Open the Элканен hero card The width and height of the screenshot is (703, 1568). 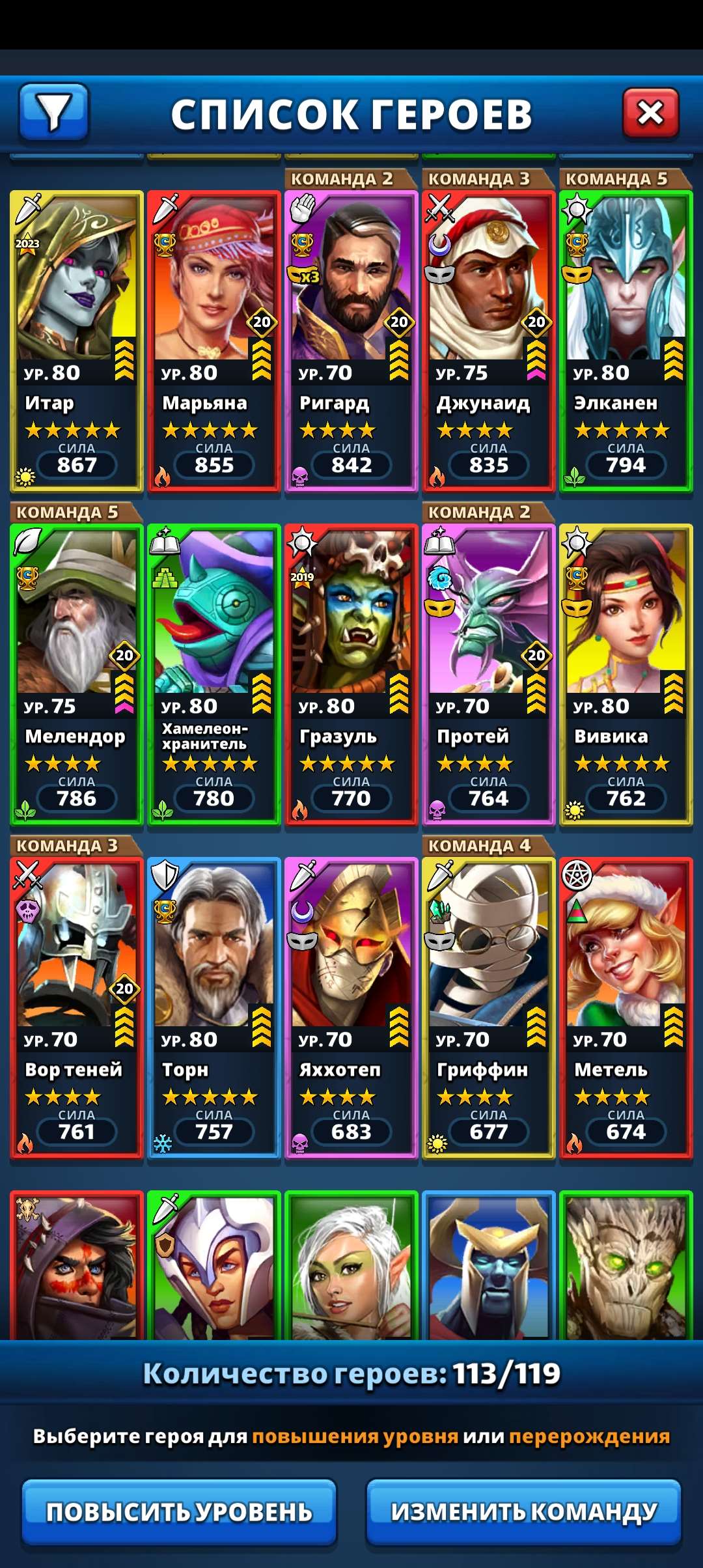pos(626,341)
